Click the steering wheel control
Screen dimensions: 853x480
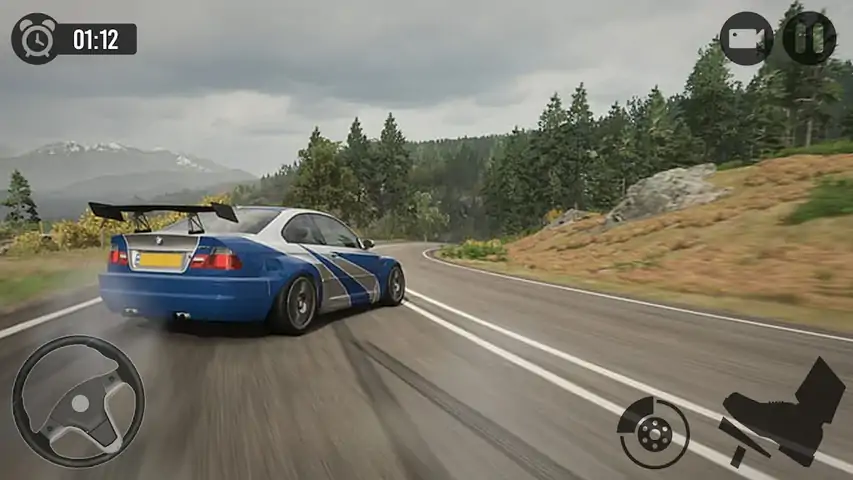[78, 402]
